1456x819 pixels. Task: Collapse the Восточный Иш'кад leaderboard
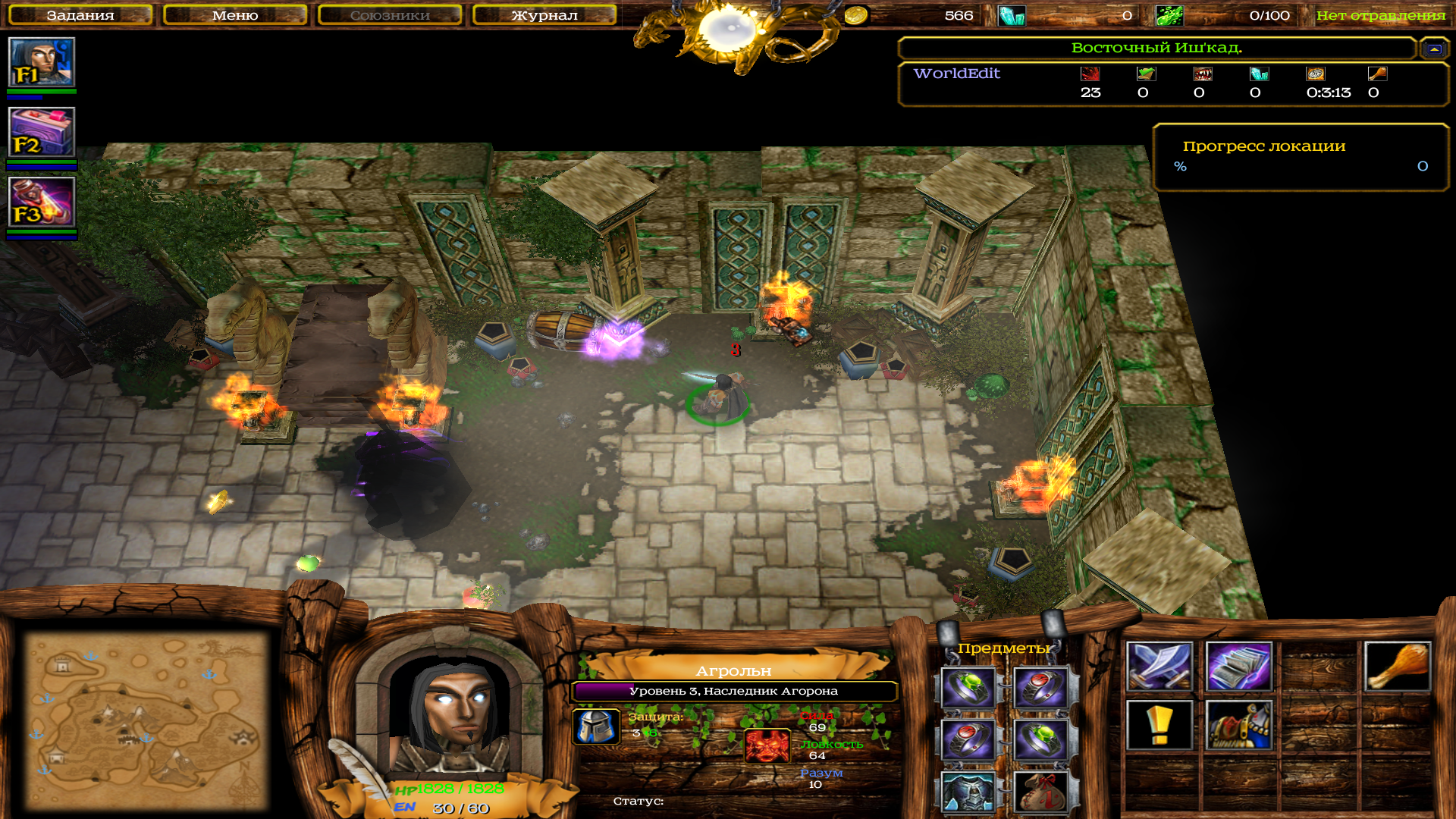1433,49
